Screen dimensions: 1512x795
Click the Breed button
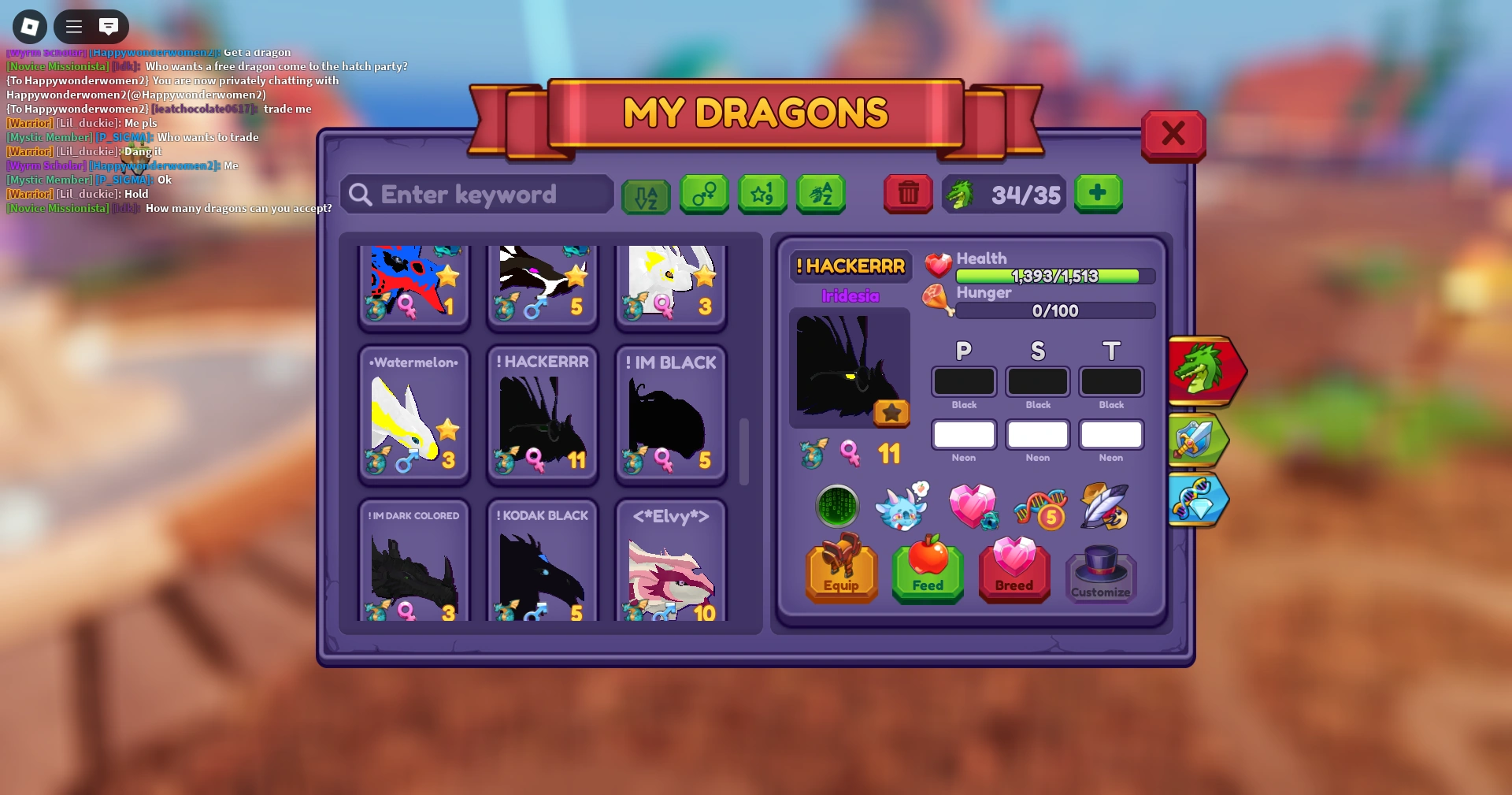1014,573
